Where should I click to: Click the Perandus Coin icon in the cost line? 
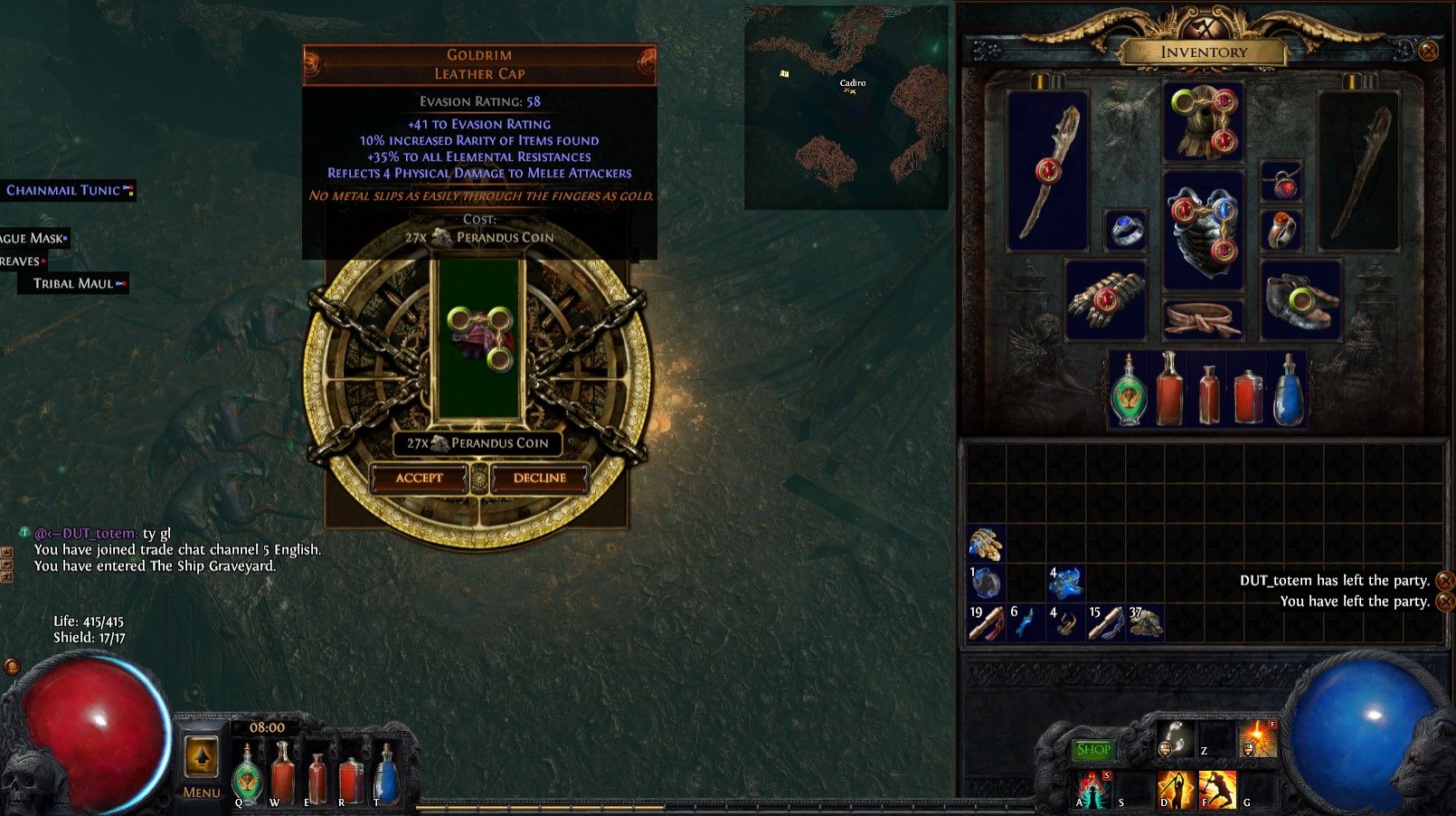point(440,236)
